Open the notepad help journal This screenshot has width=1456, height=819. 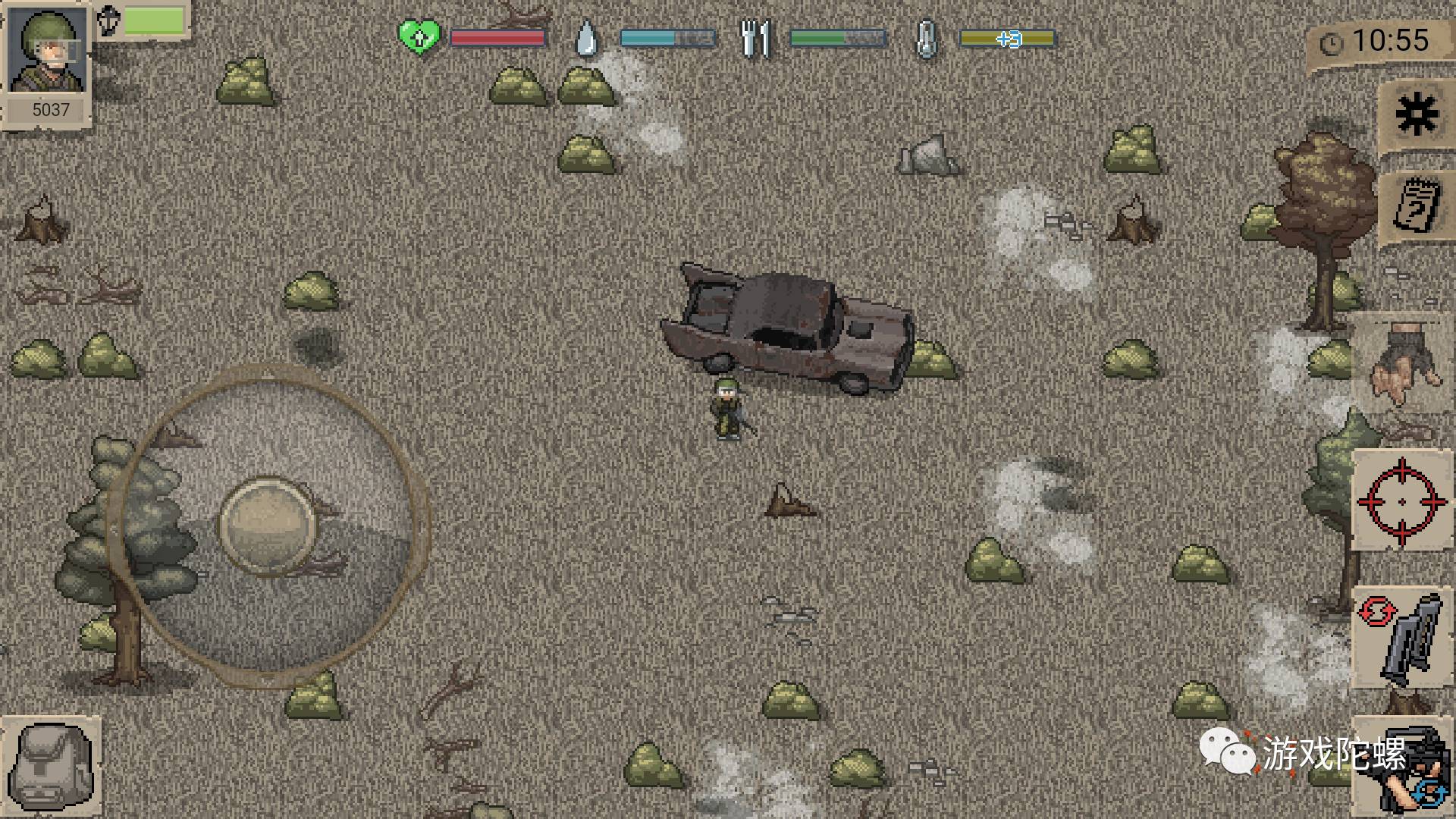pyautogui.click(x=1415, y=205)
